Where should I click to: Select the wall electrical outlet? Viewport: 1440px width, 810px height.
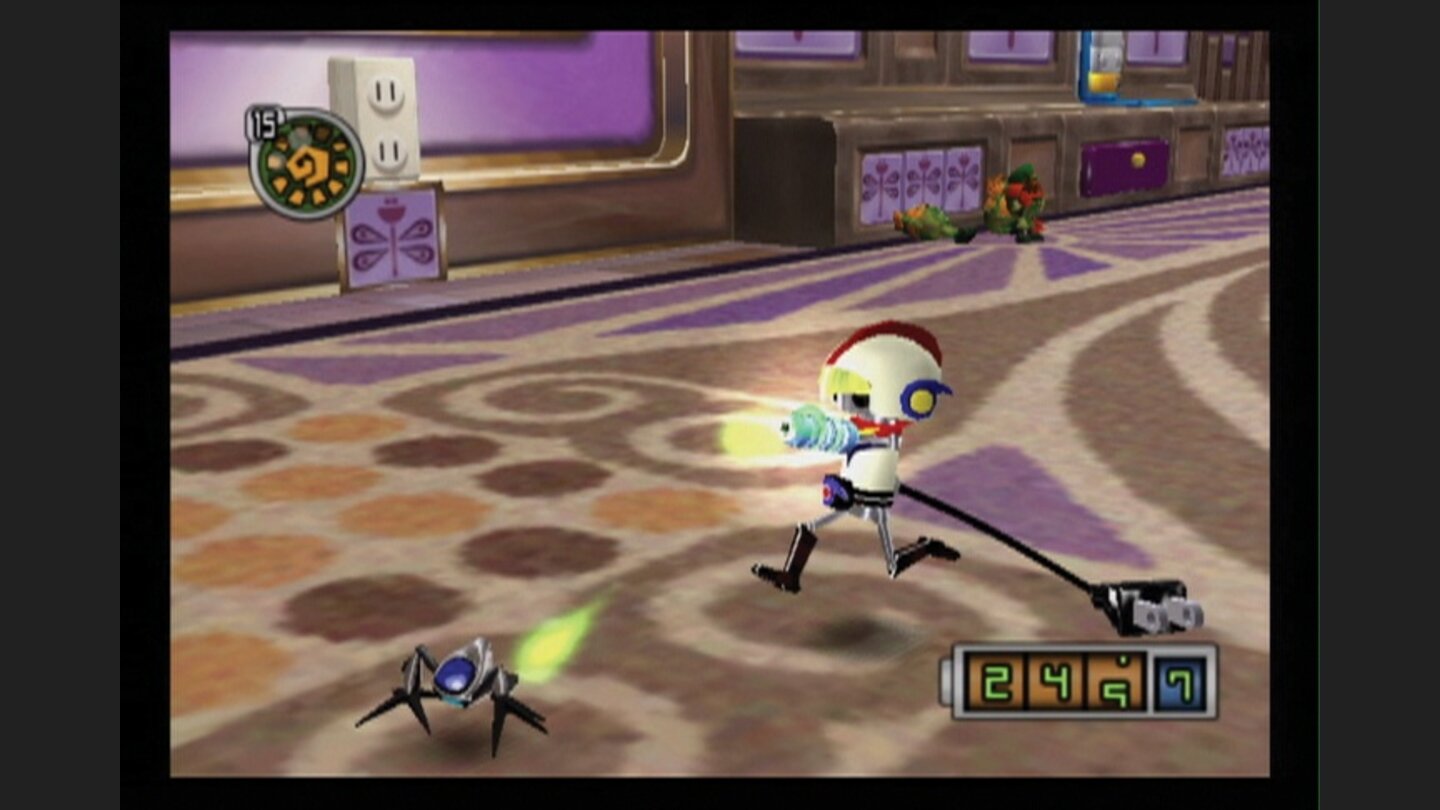[380, 115]
